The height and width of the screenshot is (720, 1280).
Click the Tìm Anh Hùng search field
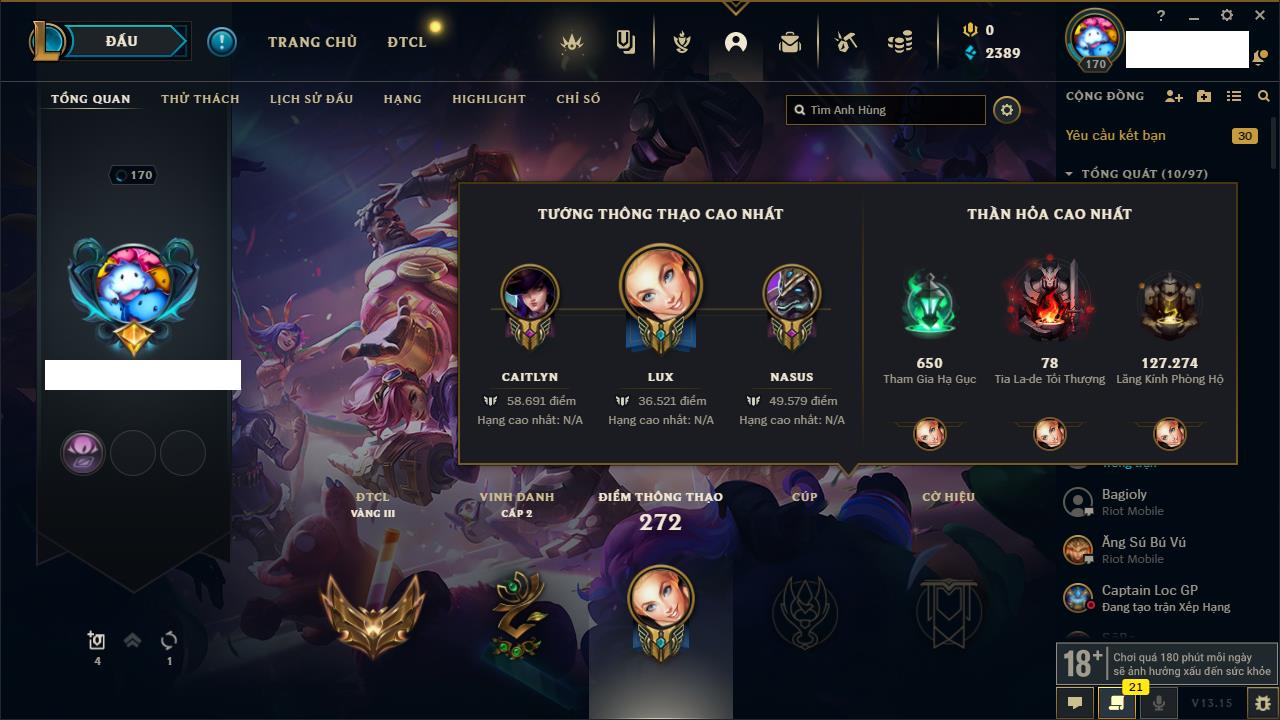point(890,110)
